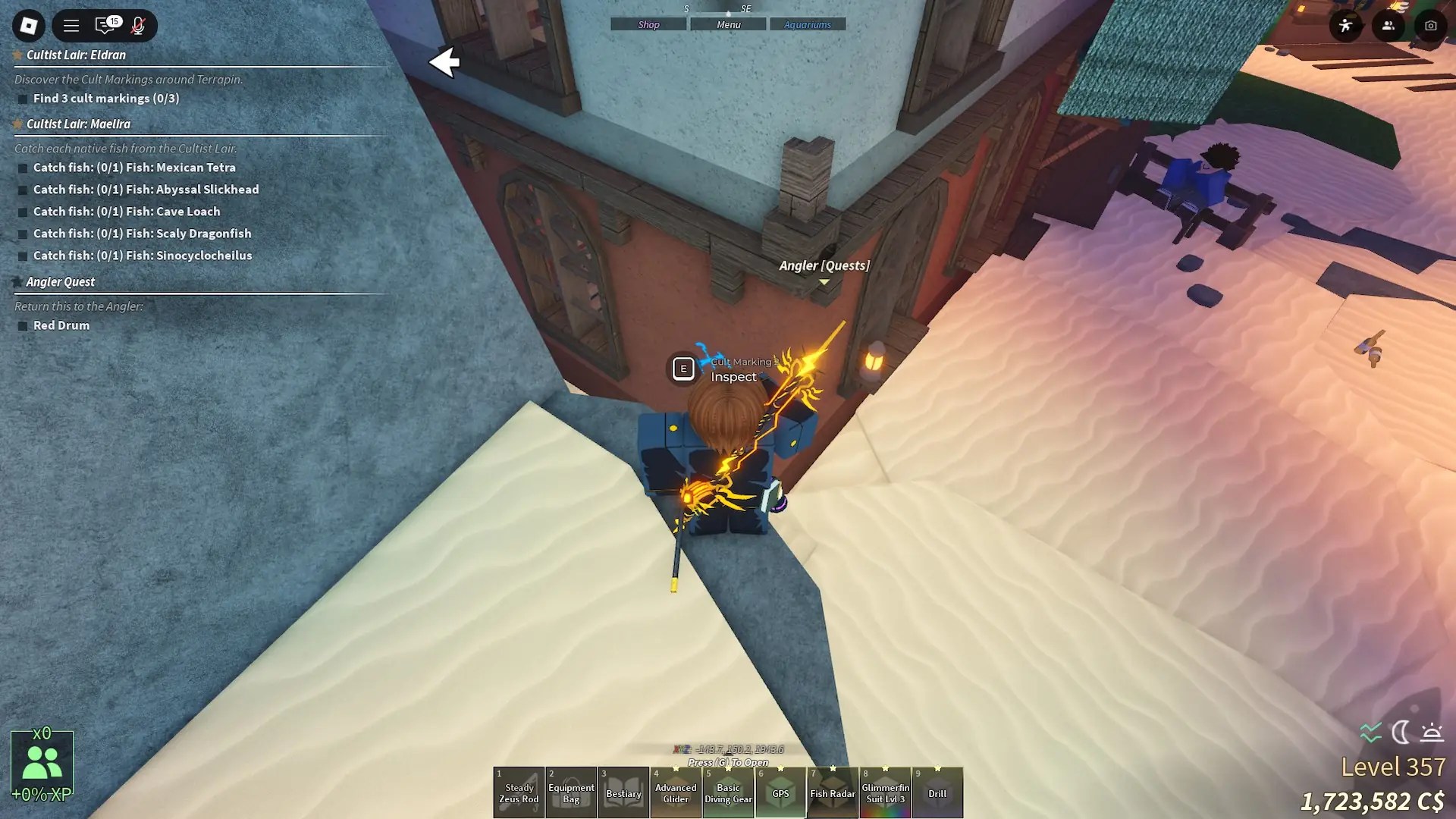The height and width of the screenshot is (819, 1456).
Task: Unmute the microphone icon
Action: pyautogui.click(x=136, y=26)
